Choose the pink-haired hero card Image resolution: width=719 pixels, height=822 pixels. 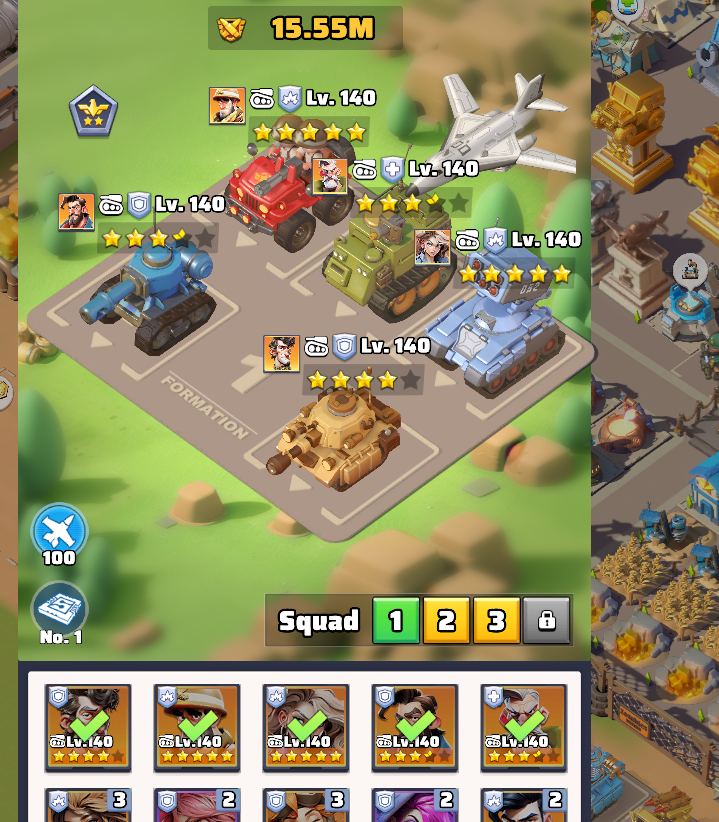[x=197, y=806]
